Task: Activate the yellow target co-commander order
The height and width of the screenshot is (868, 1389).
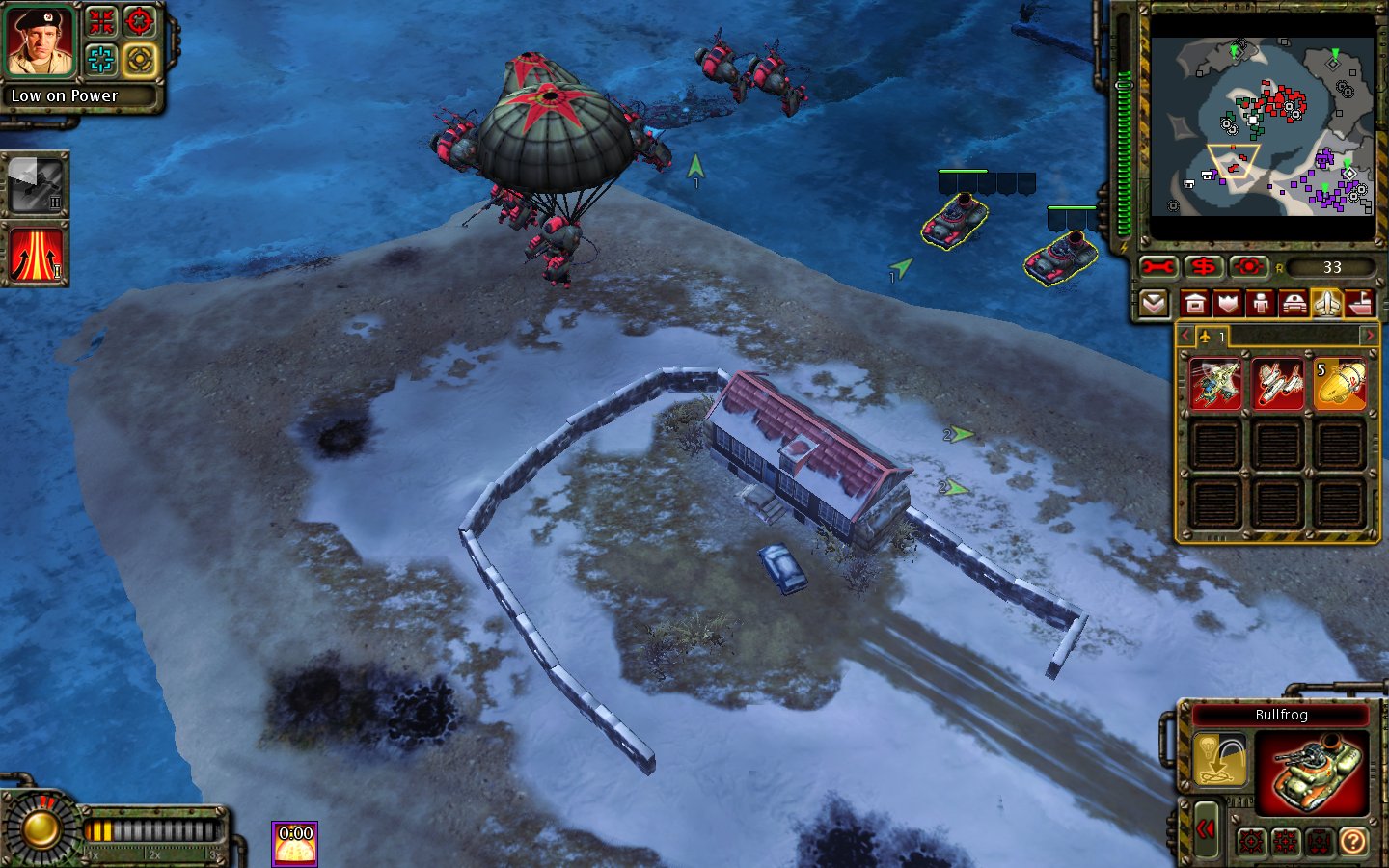Action: click(x=140, y=60)
